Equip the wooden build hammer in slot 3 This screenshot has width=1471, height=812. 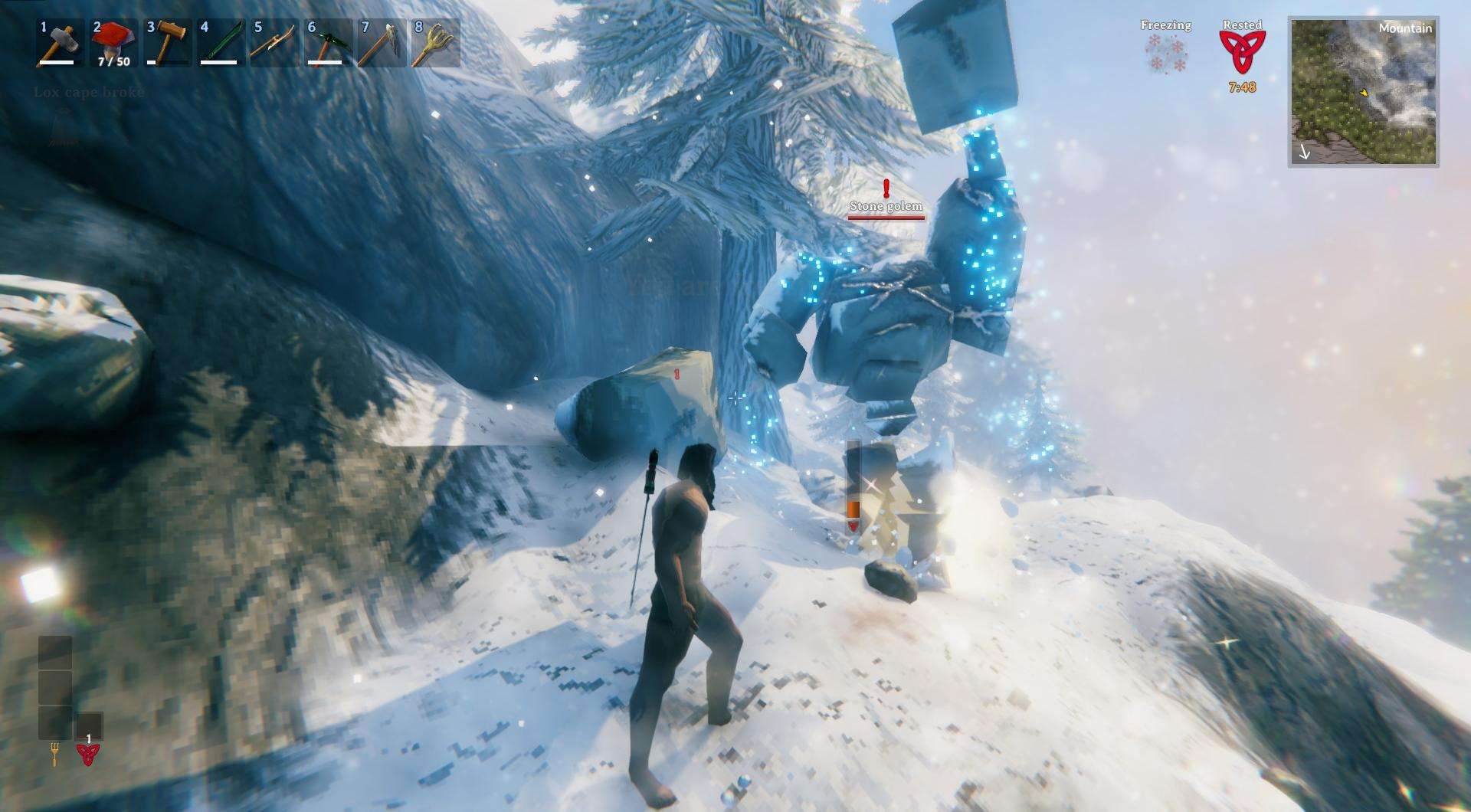click(167, 43)
